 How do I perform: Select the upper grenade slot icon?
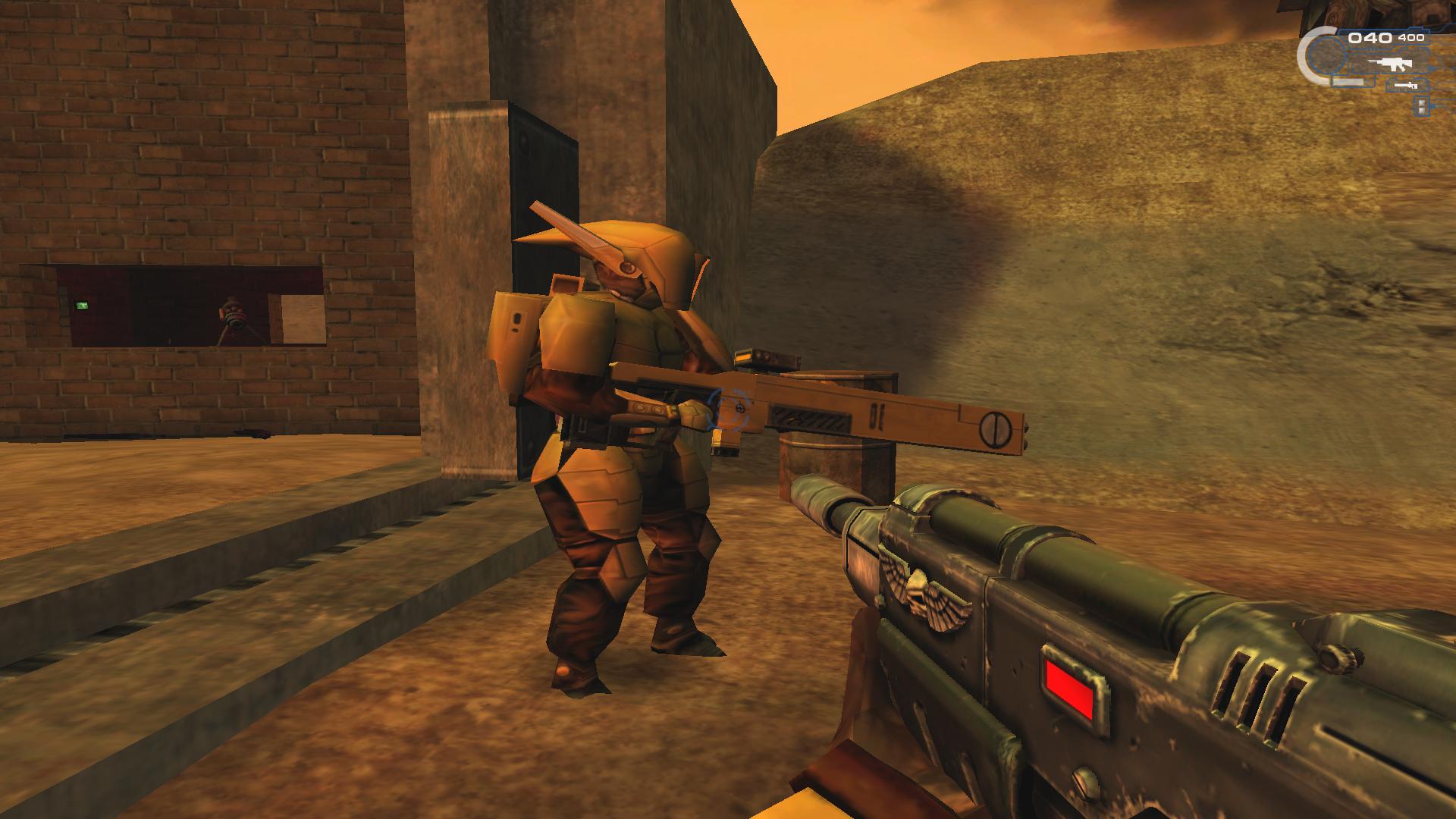point(1420,102)
